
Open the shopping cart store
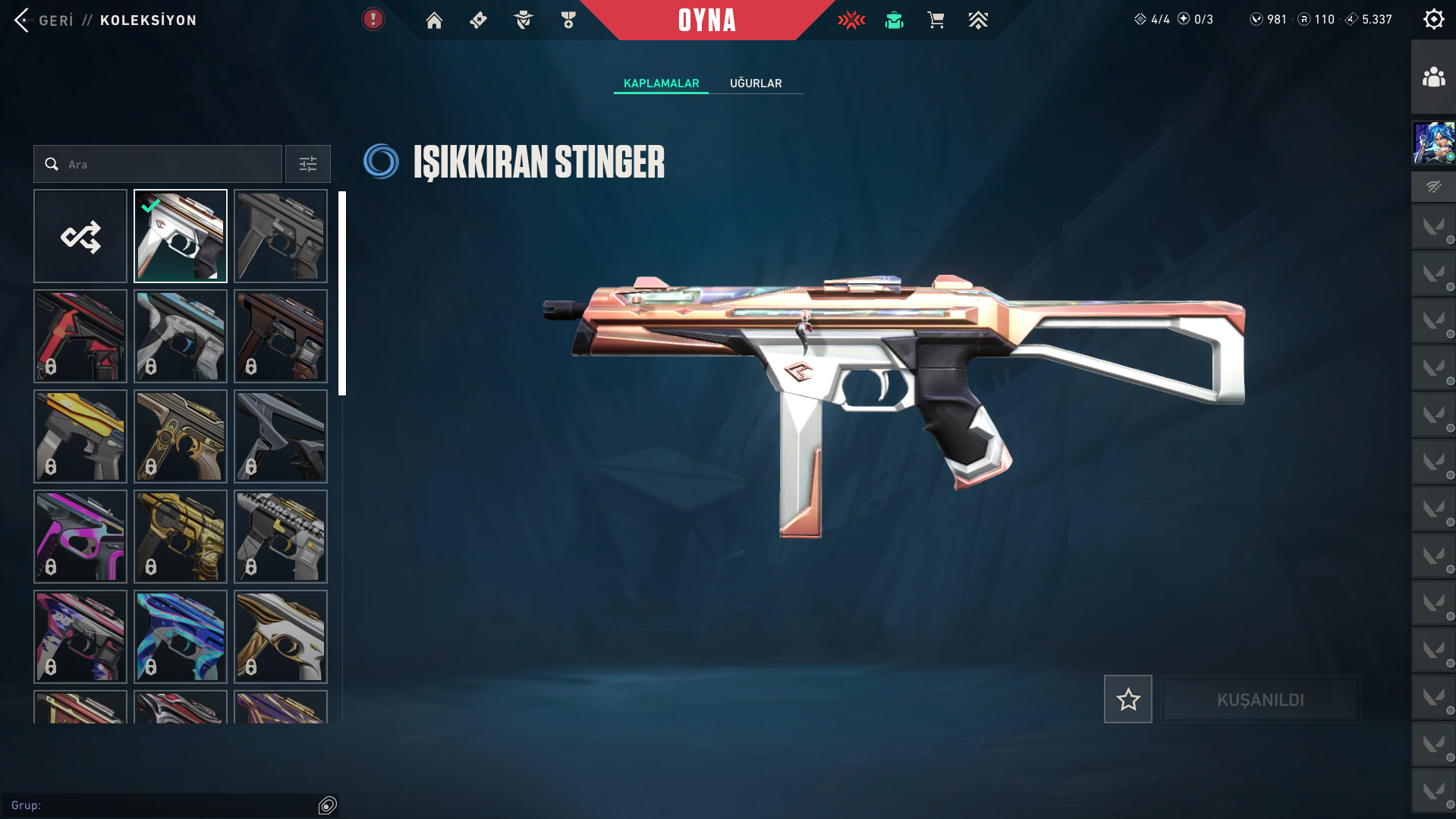click(x=936, y=20)
